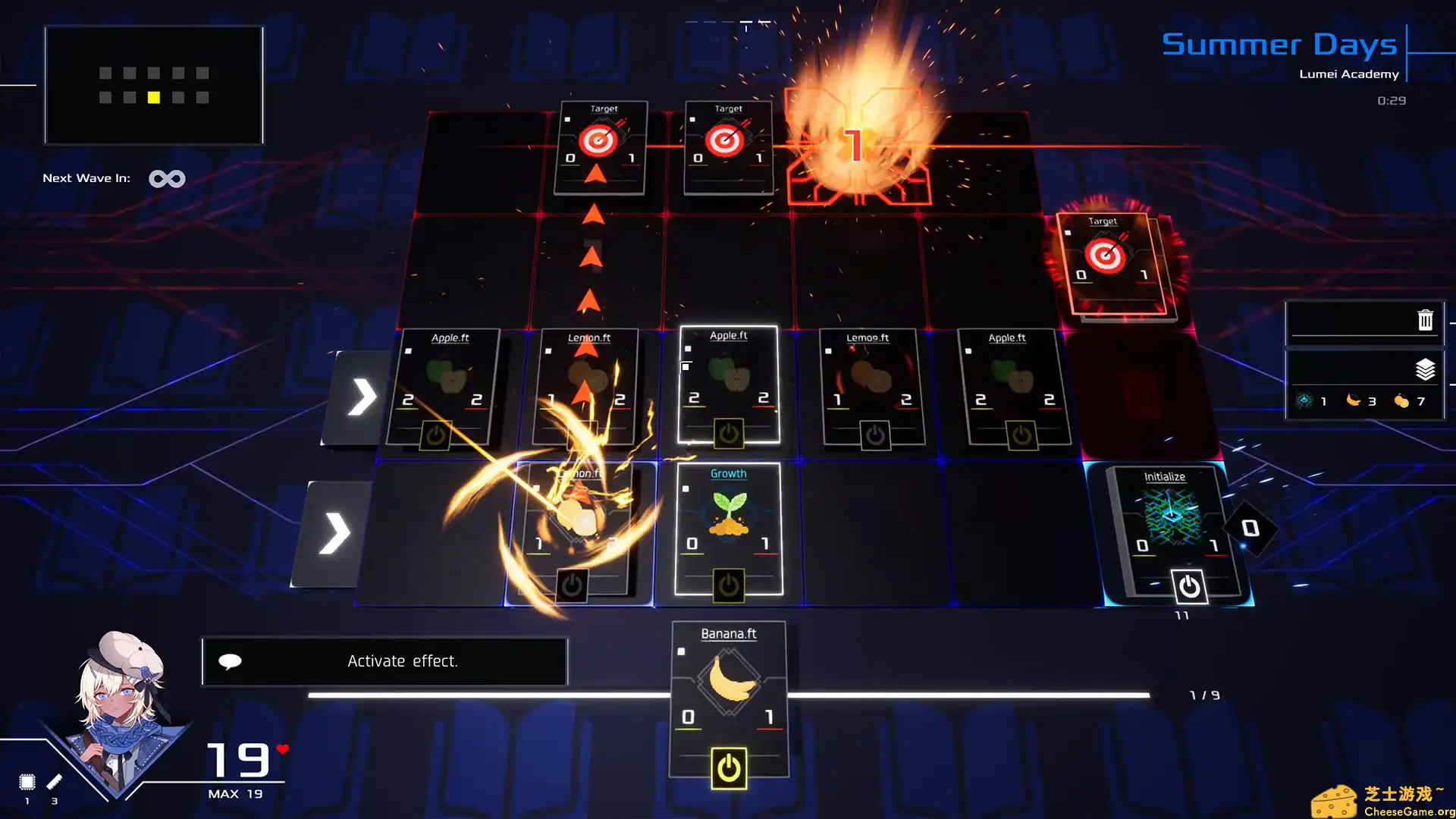
Task: Click the yellow square on the room map
Action: click(x=154, y=98)
